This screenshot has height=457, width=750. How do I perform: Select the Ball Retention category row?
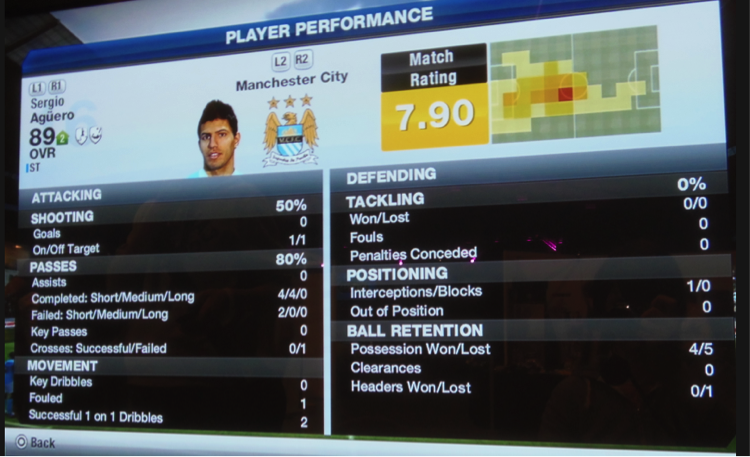coord(530,331)
